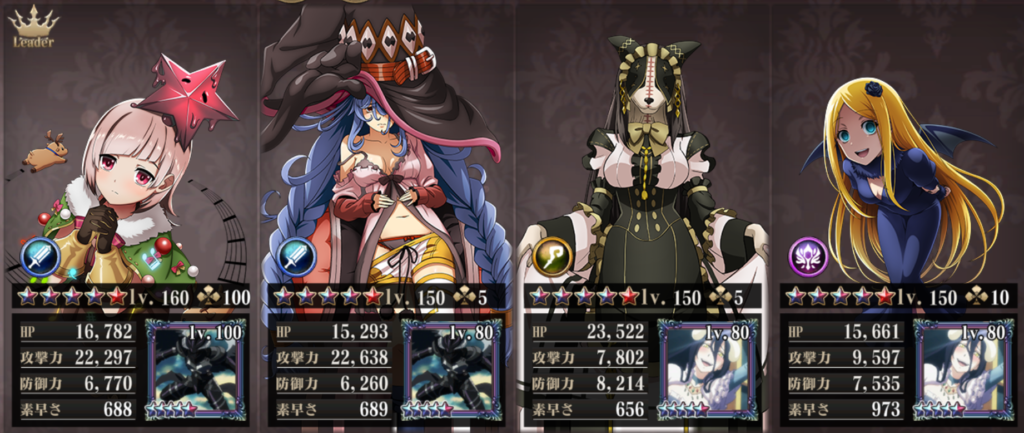Click the purple lotus role icon
The width and height of the screenshot is (1024, 433).
[x=809, y=256]
